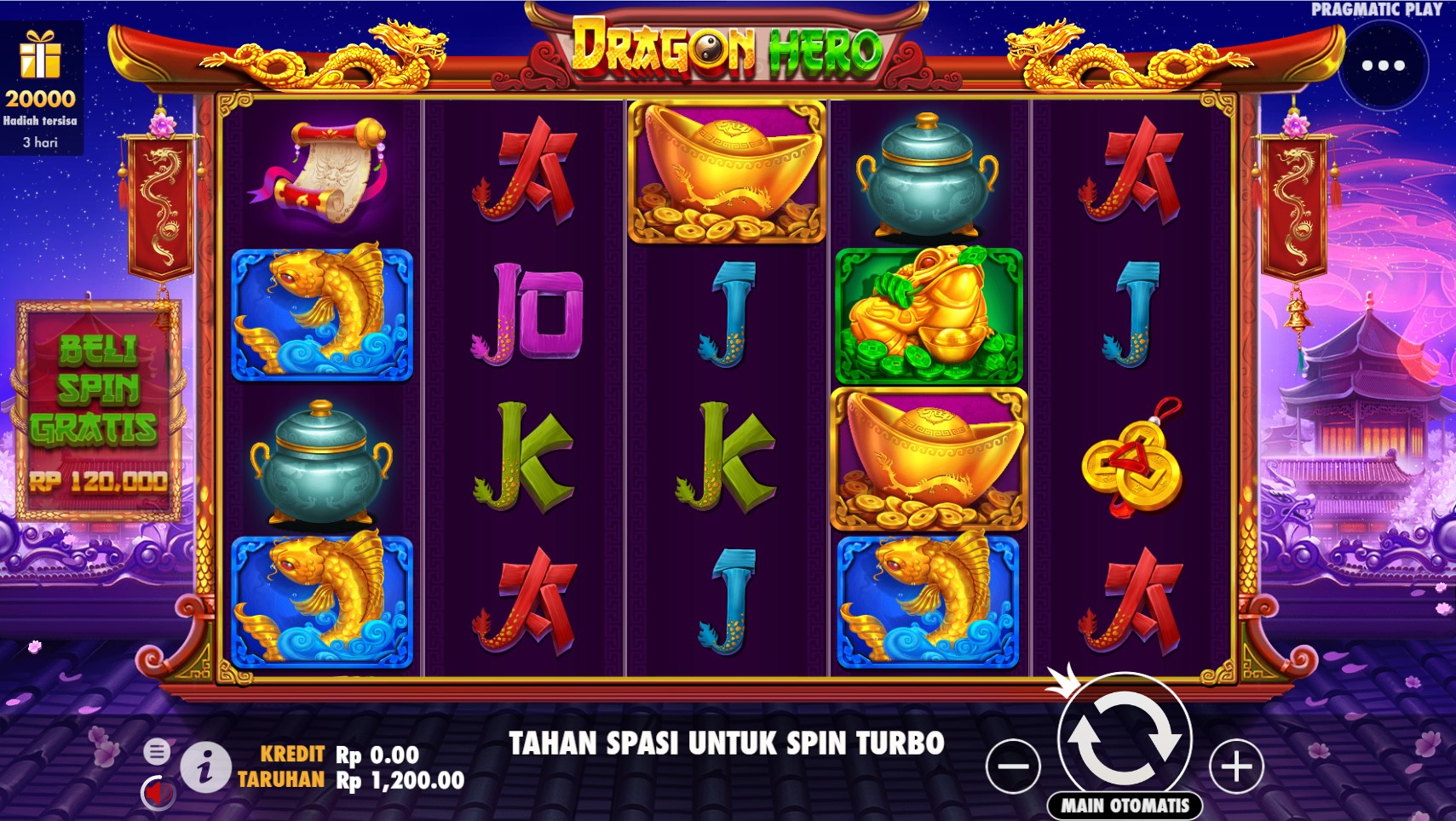
Task: Open the hamburger settings menu
Action: 157,752
